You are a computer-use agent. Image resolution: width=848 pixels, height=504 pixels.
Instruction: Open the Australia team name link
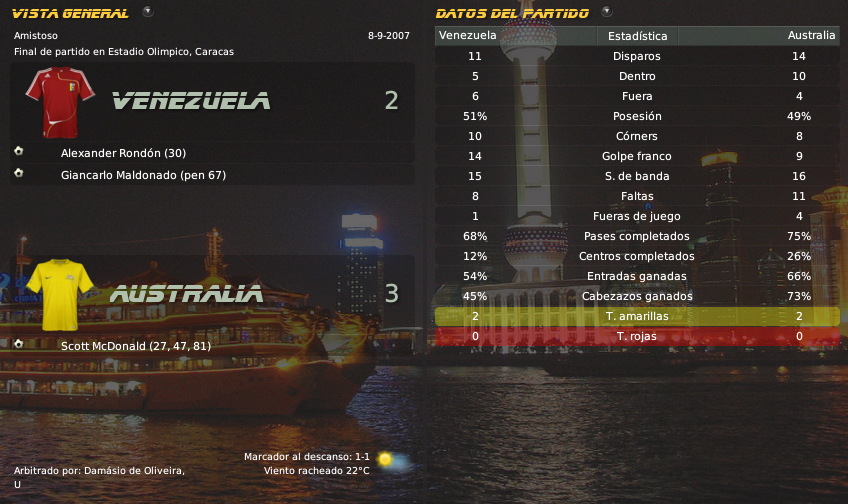pyautogui.click(x=186, y=294)
